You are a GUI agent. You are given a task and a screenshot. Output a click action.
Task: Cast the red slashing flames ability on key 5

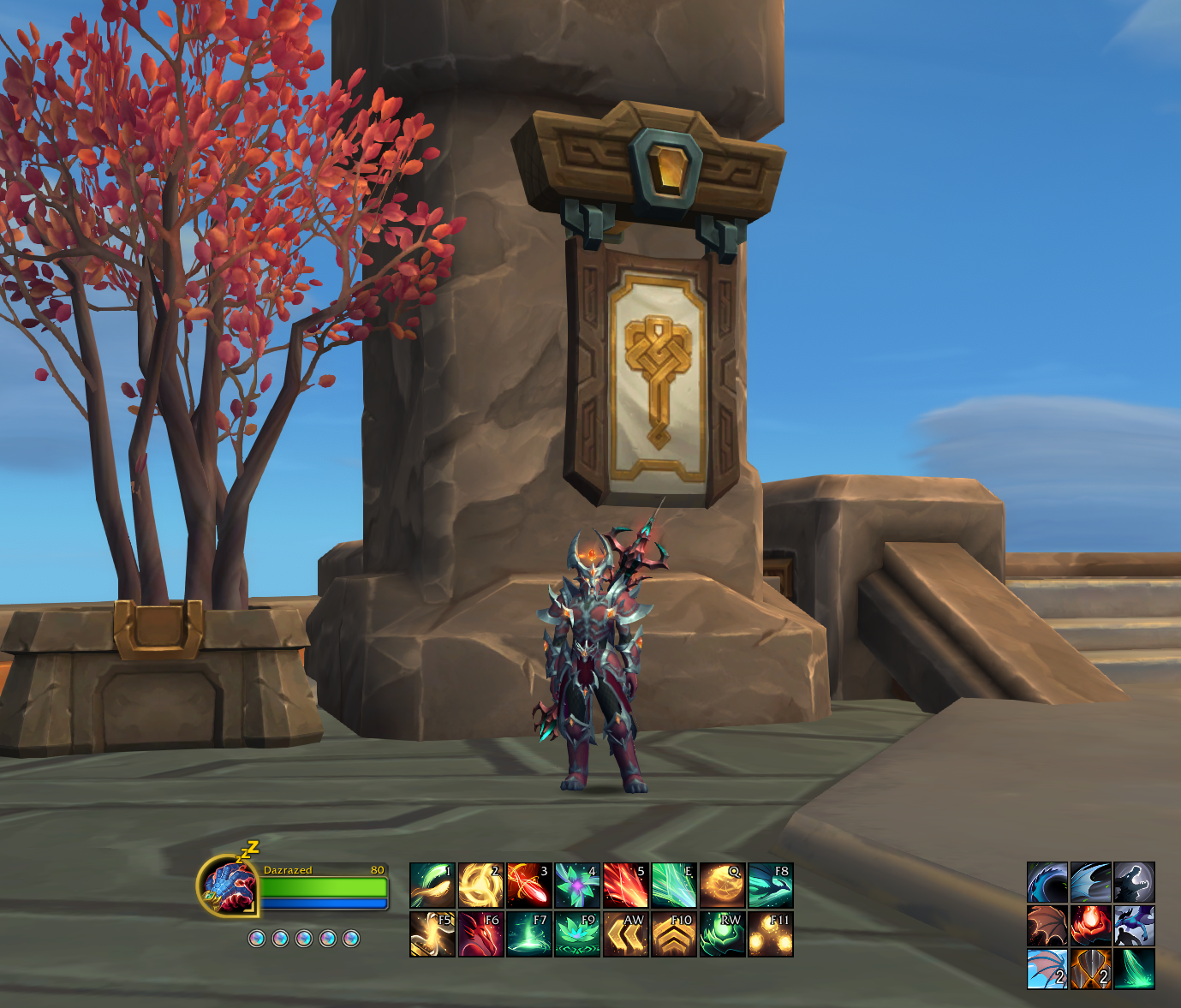[625, 885]
